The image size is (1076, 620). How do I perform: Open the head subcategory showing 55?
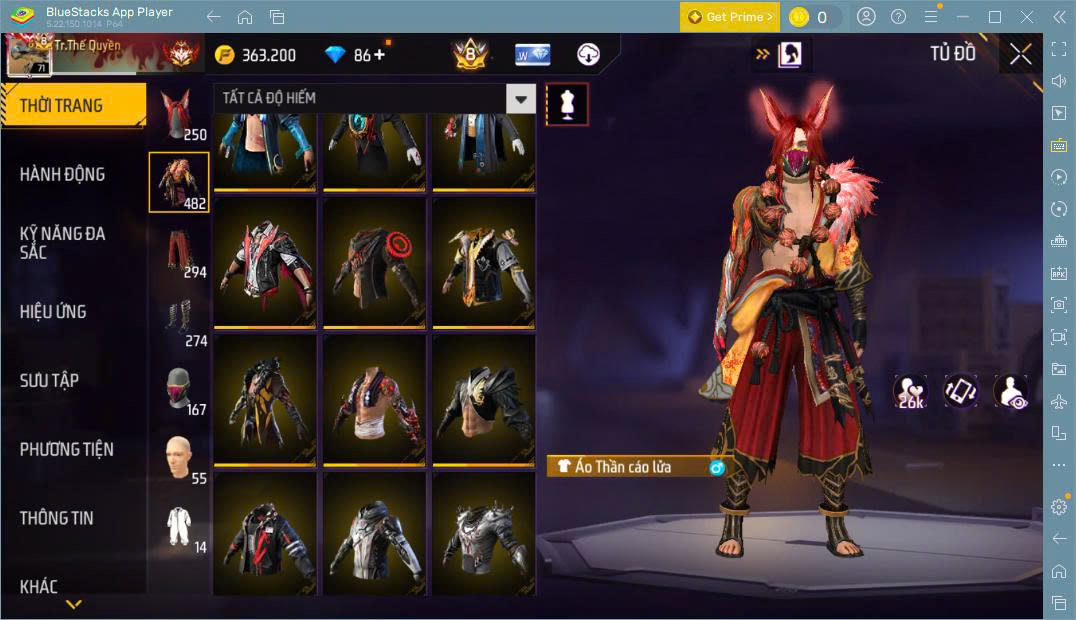pos(179,458)
